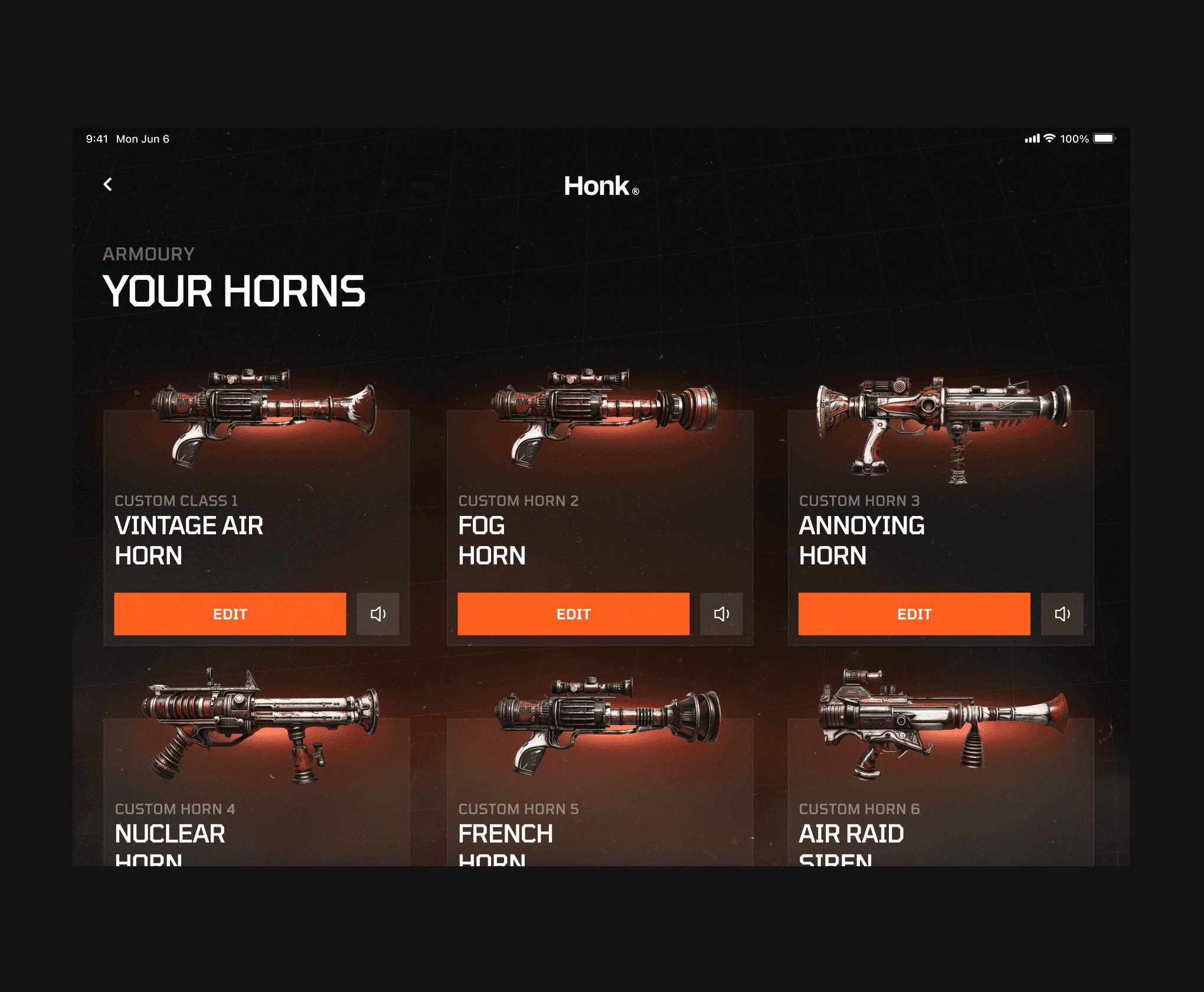
Task: Play the Vintage Air Horn sound preview
Action: tap(378, 614)
